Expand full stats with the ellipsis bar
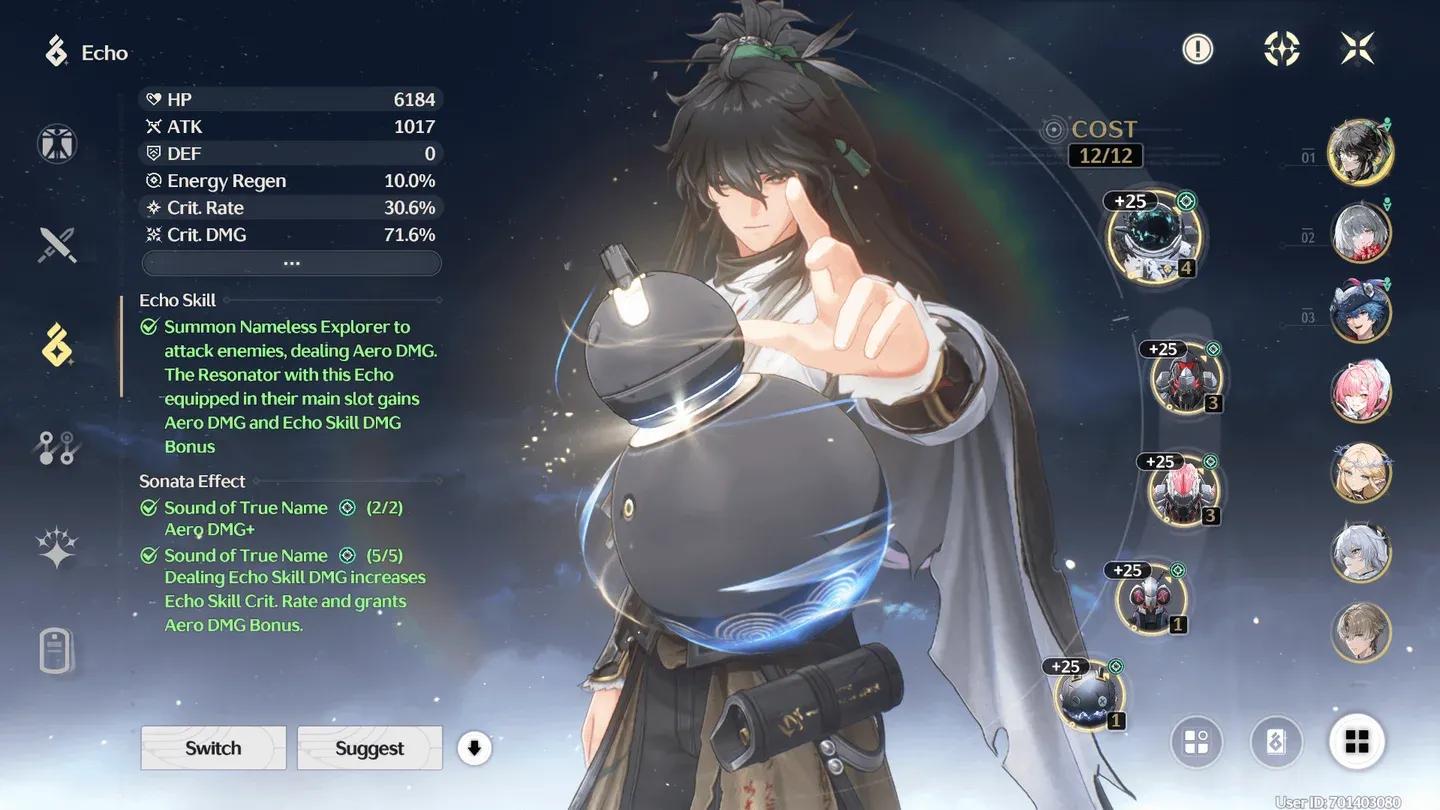This screenshot has width=1440, height=810. coord(290,263)
